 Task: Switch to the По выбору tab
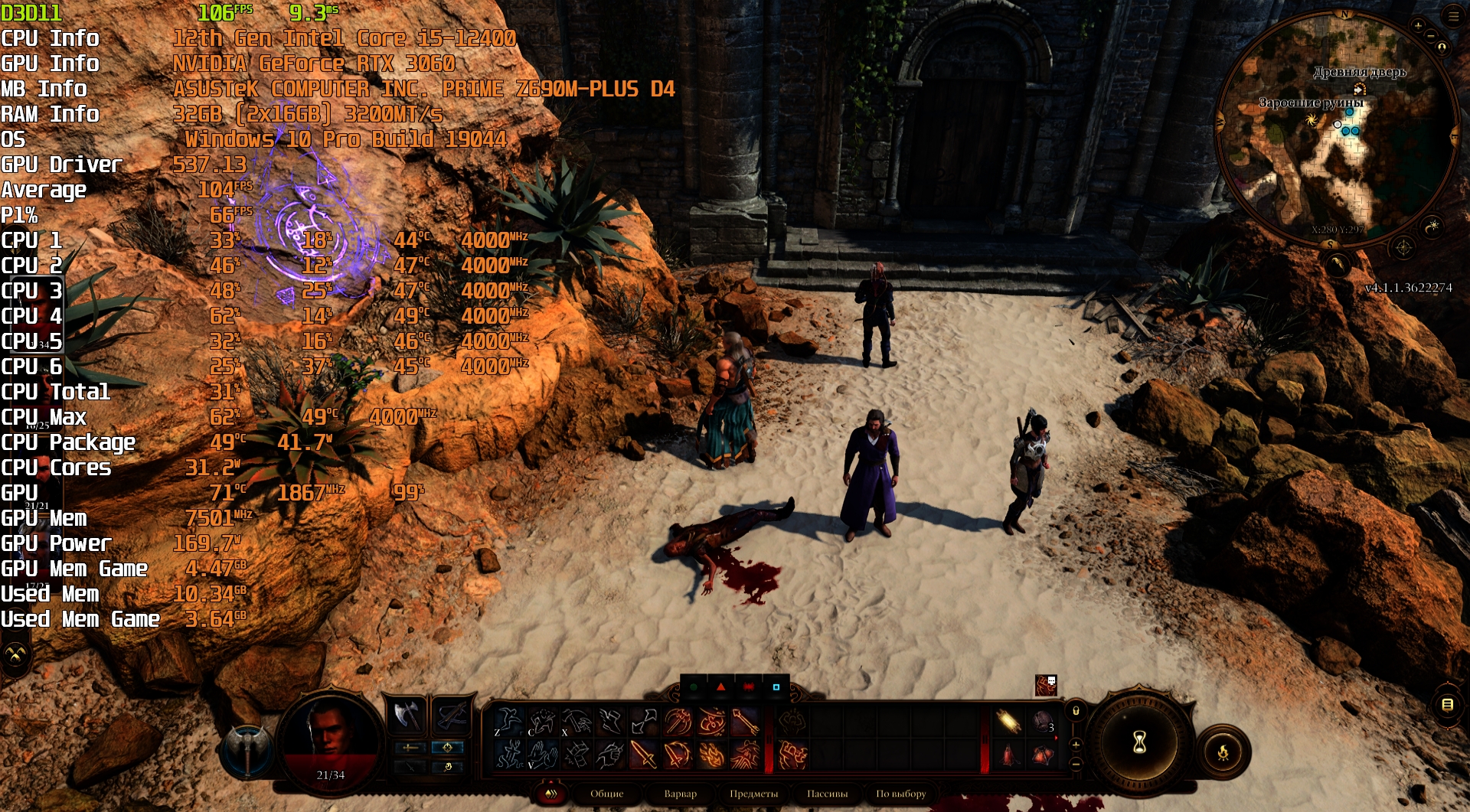(x=900, y=794)
